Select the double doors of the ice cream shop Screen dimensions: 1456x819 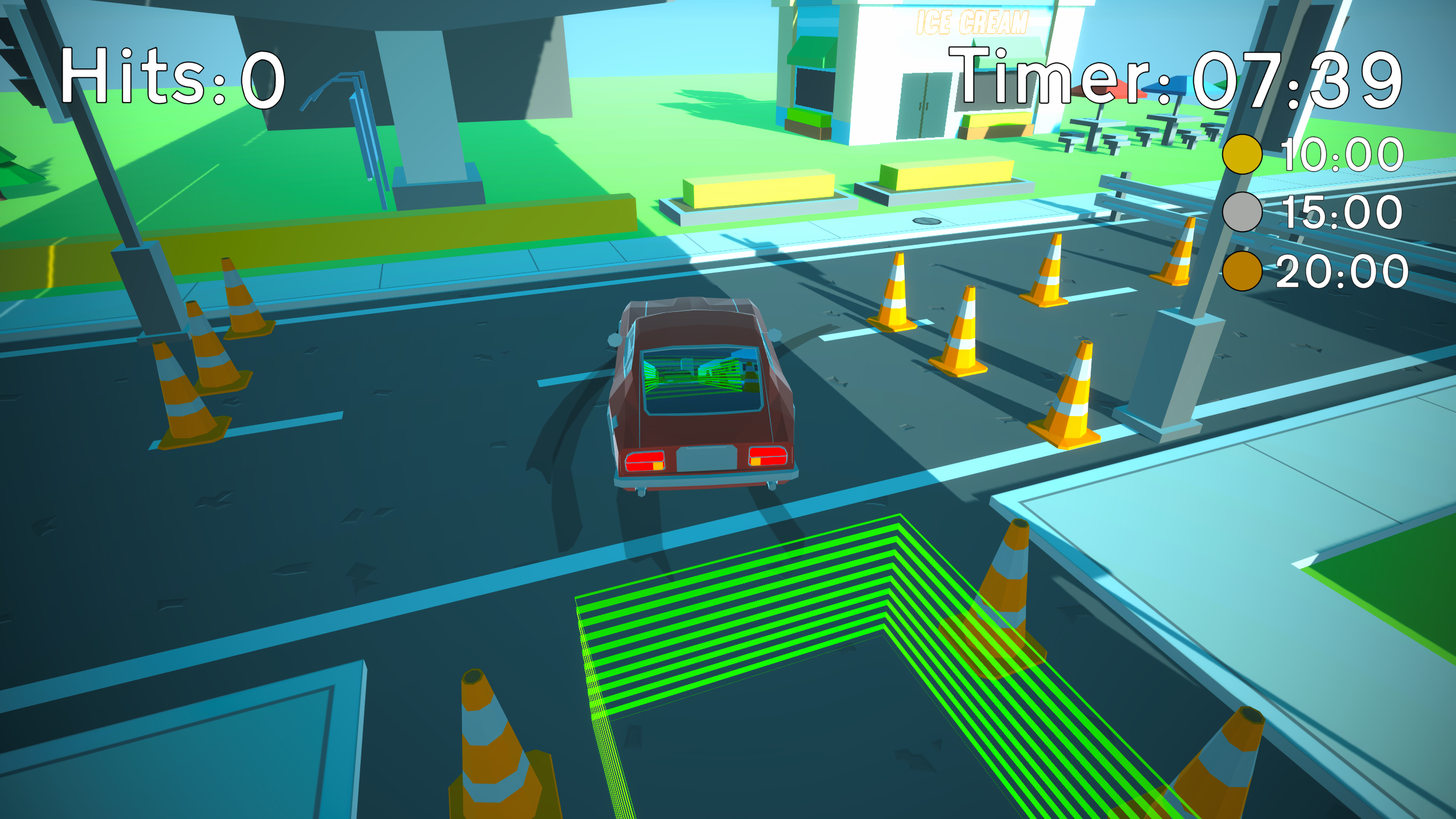pyautogui.click(x=923, y=102)
